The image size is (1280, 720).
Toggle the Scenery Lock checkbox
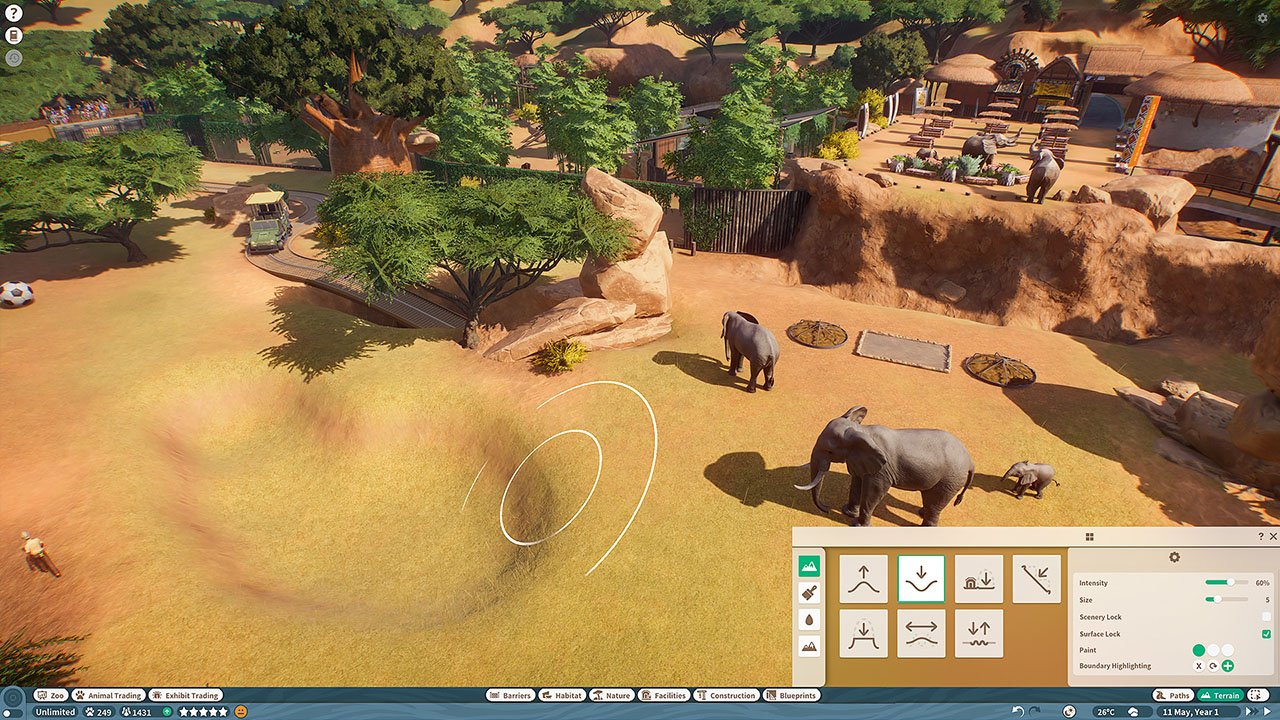[x=1266, y=617]
